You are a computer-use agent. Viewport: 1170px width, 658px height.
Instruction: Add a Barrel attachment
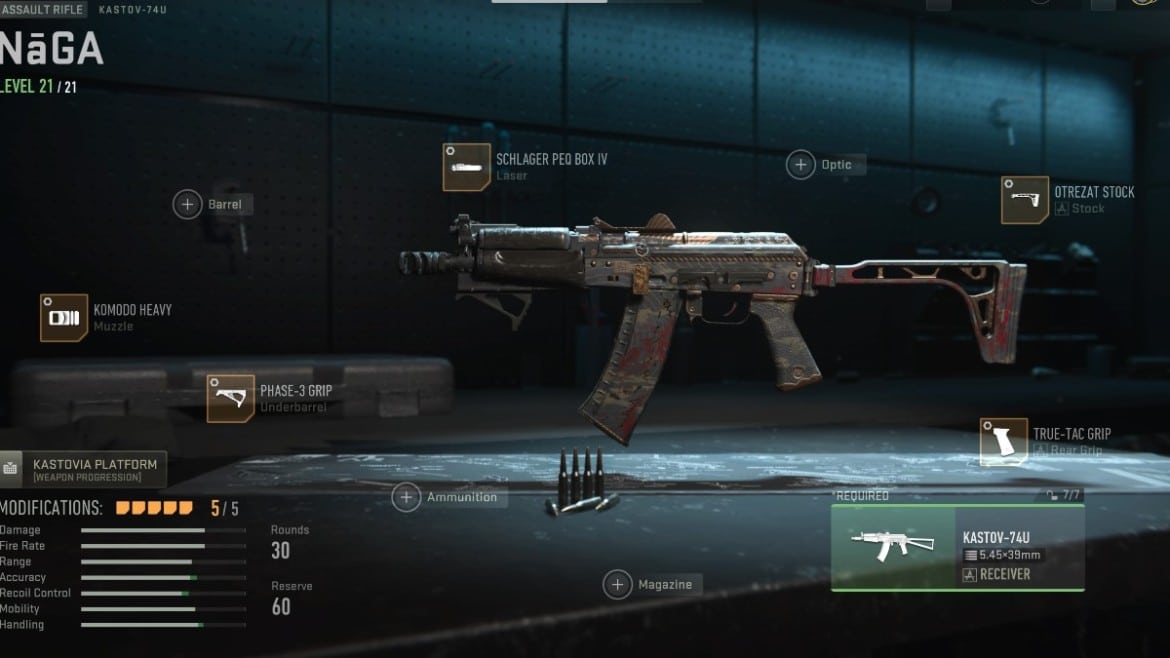pos(188,205)
